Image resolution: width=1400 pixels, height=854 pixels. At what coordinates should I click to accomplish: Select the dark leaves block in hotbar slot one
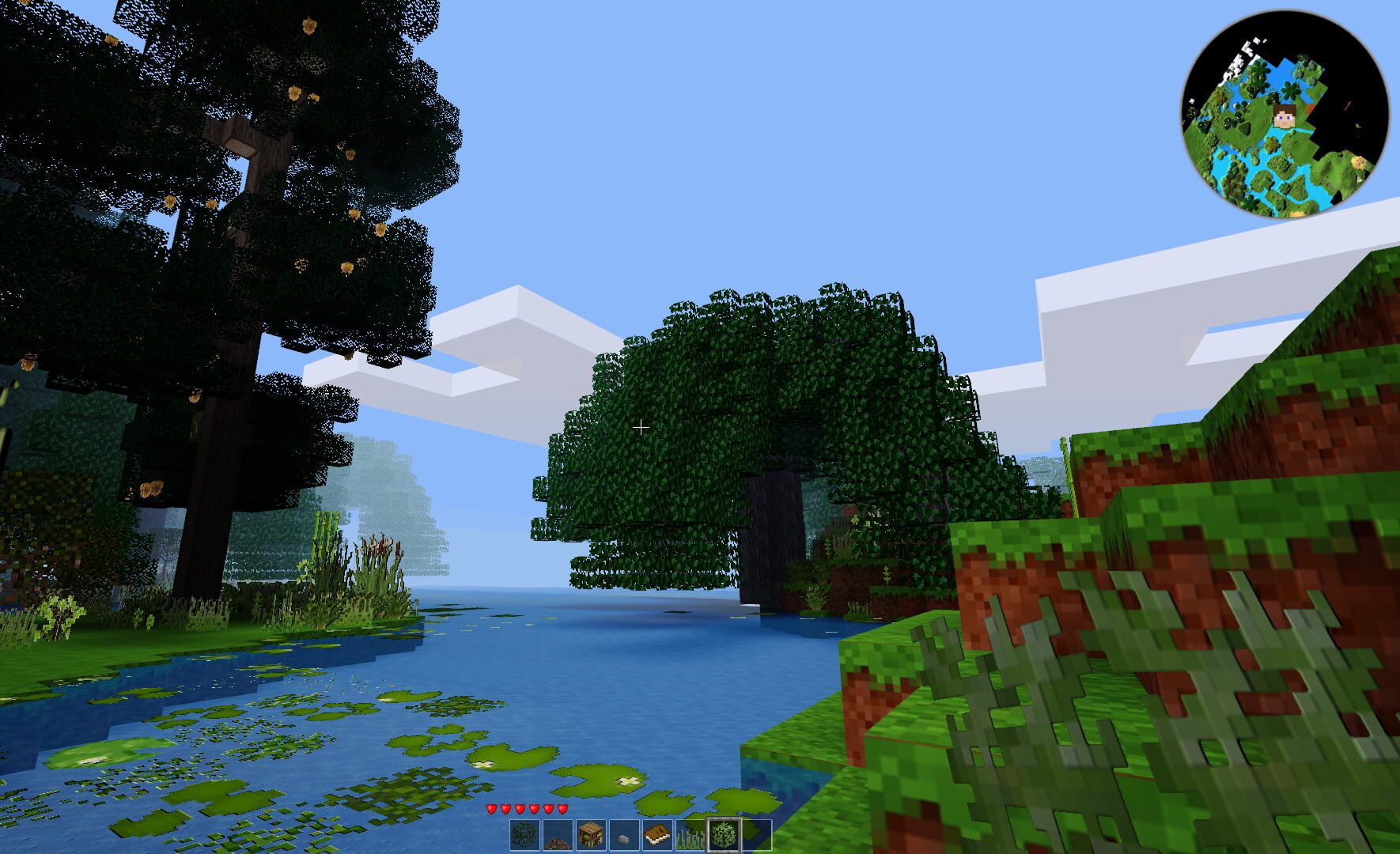(525, 836)
